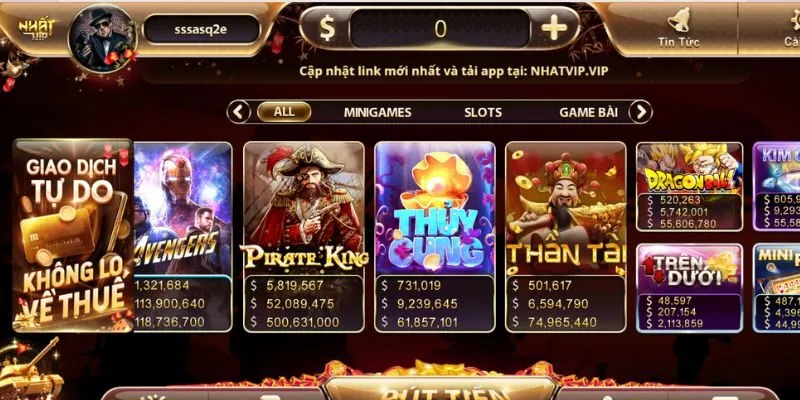
Task: Open the Giao Dịch Tự Do banner
Action: tap(72, 235)
